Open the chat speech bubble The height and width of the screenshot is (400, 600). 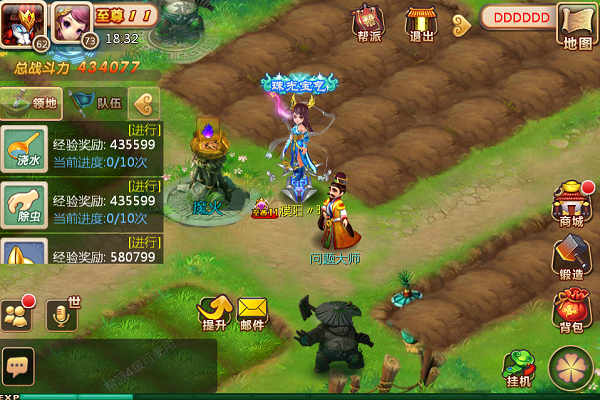point(18,364)
